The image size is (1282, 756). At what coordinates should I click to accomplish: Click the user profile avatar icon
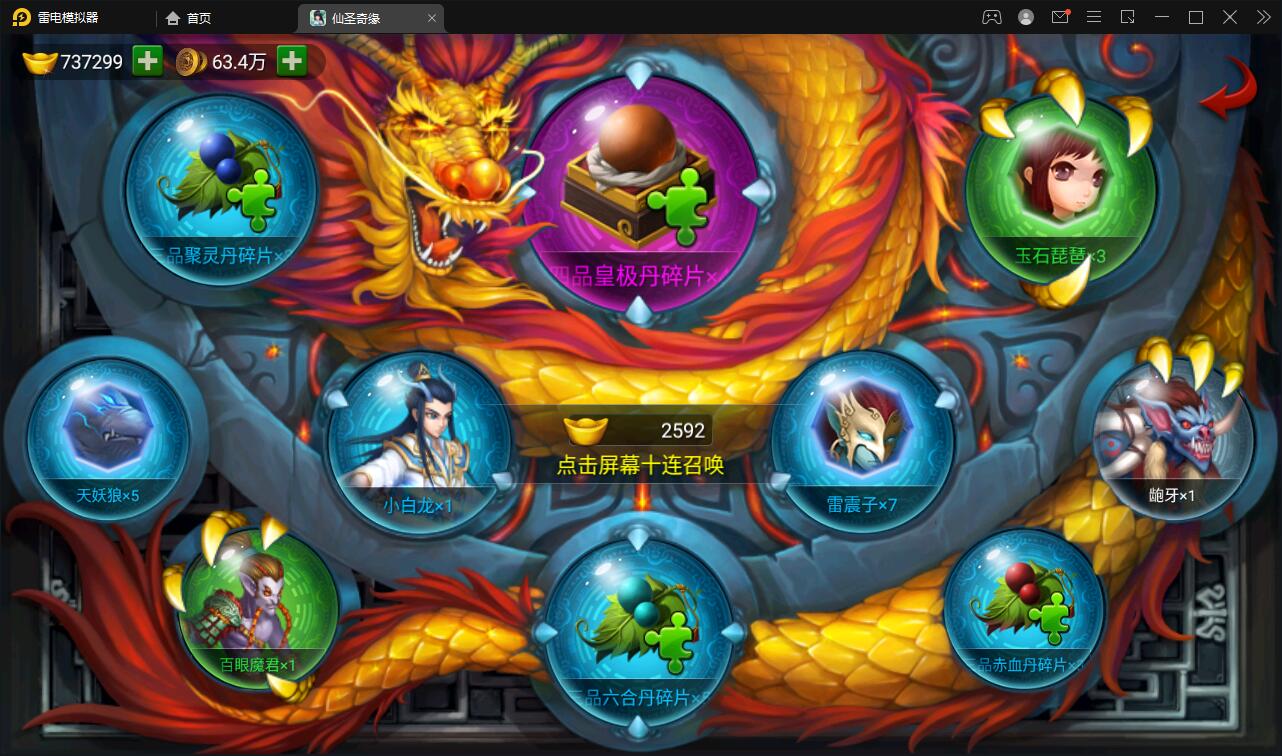[x=1026, y=17]
